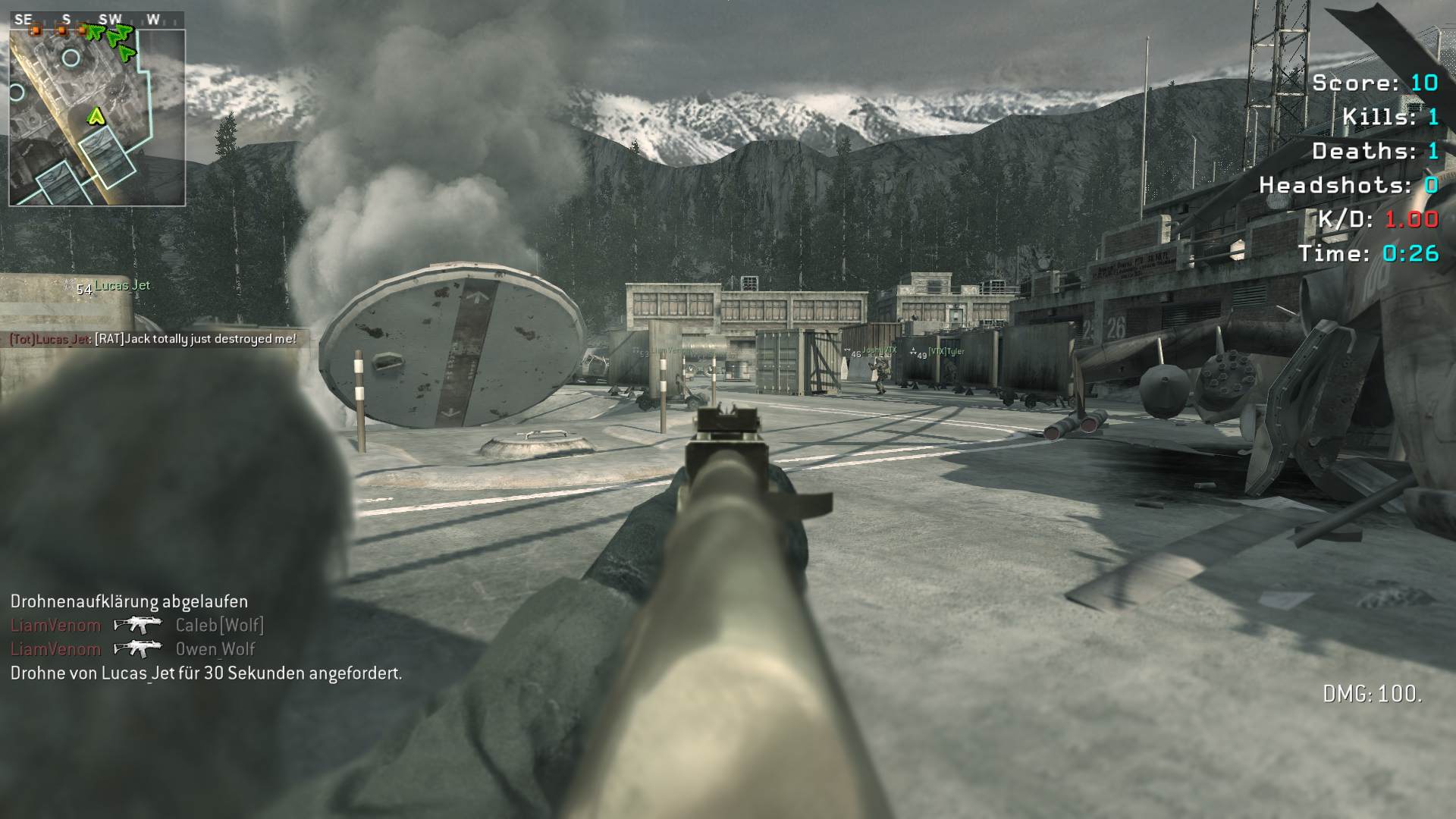Select the kill feed row for Caleb[Wolf]
Screen dimensions: 1456x819
(137, 625)
